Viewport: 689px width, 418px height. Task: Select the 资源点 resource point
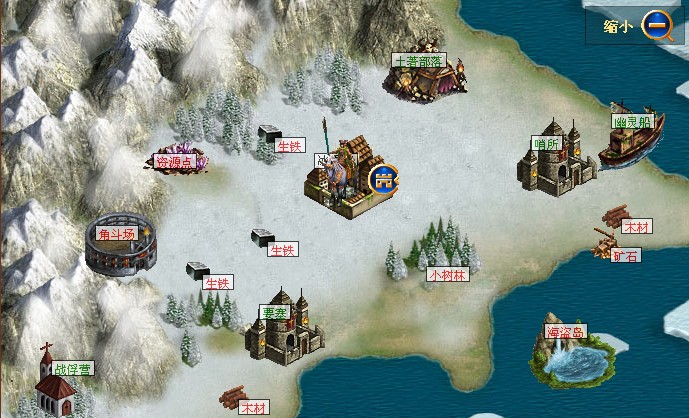(x=176, y=160)
